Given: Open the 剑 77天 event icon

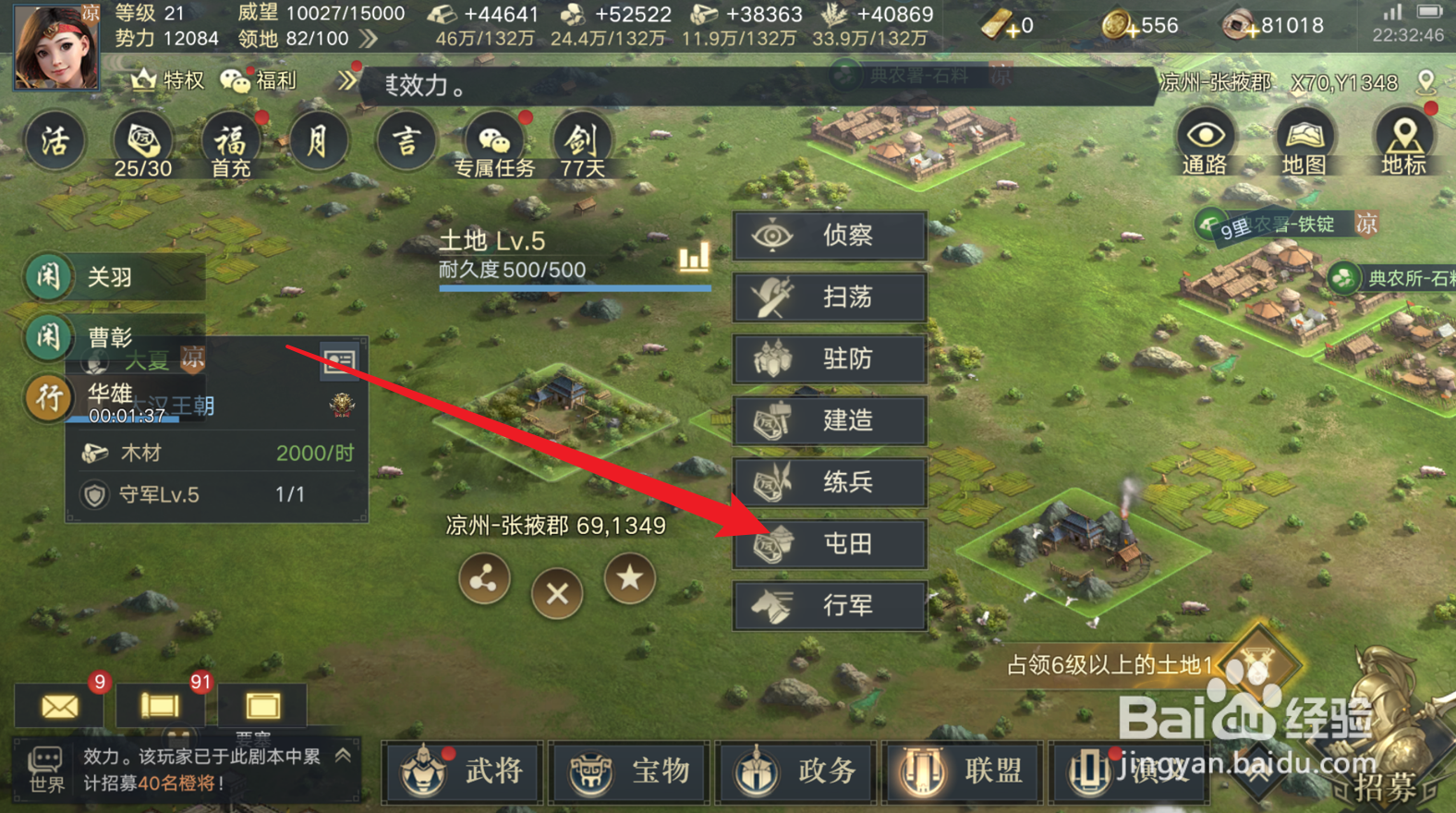Looking at the screenshot, I should tap(583, 140).
